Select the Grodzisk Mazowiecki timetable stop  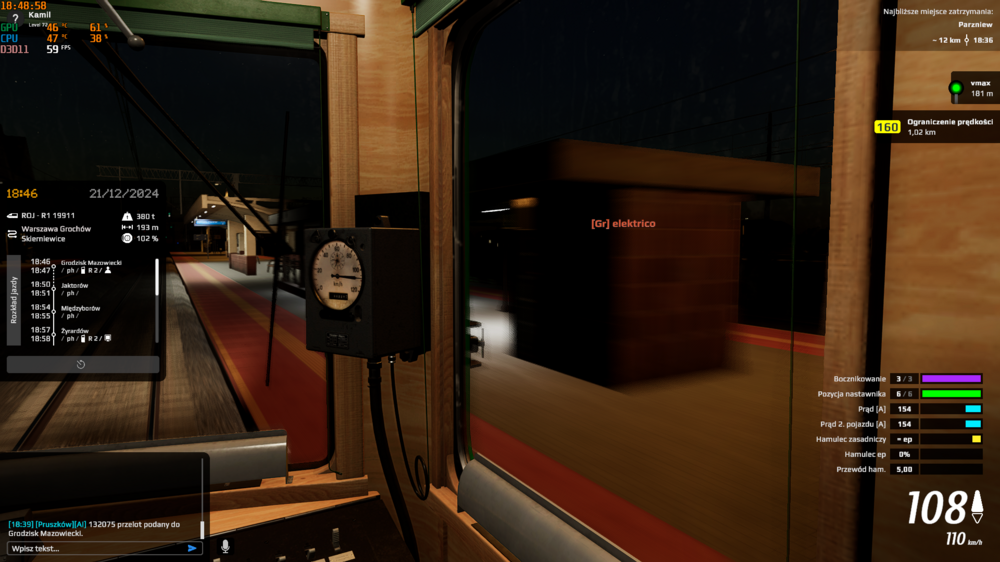[91, 262]
